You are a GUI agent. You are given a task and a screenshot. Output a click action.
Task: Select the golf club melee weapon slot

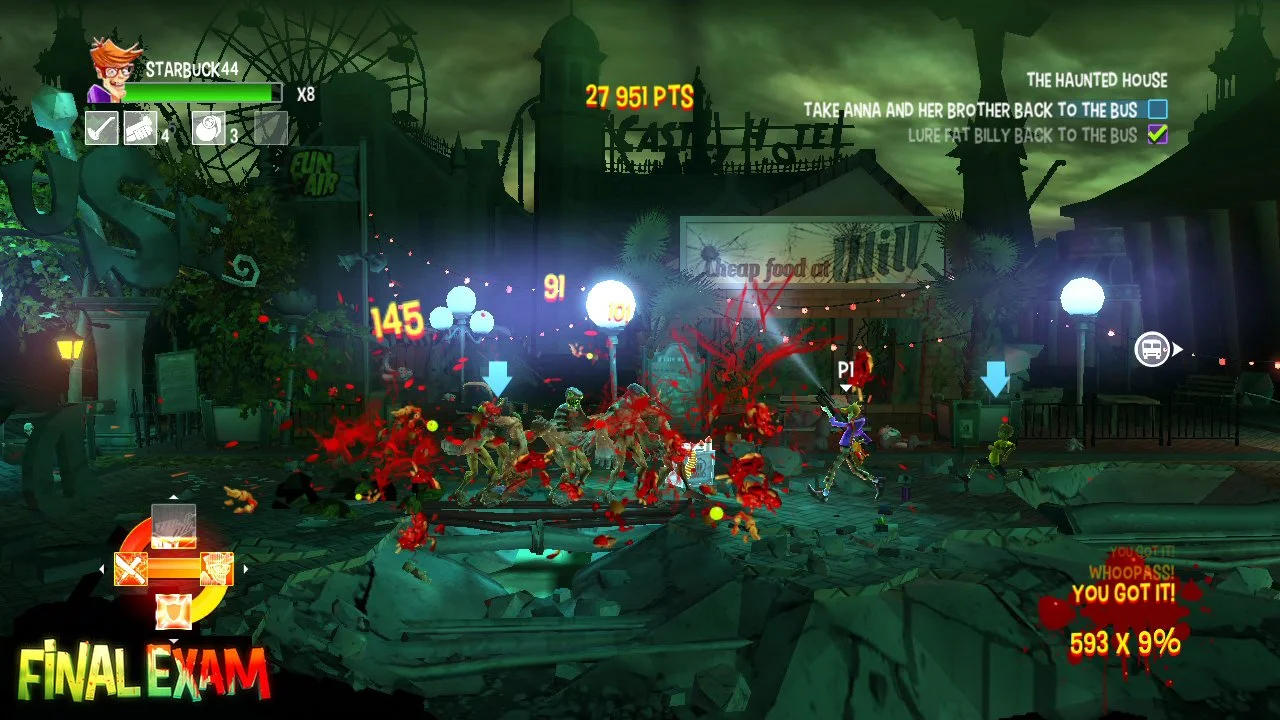pyautogui.click(x=102, y=128)
